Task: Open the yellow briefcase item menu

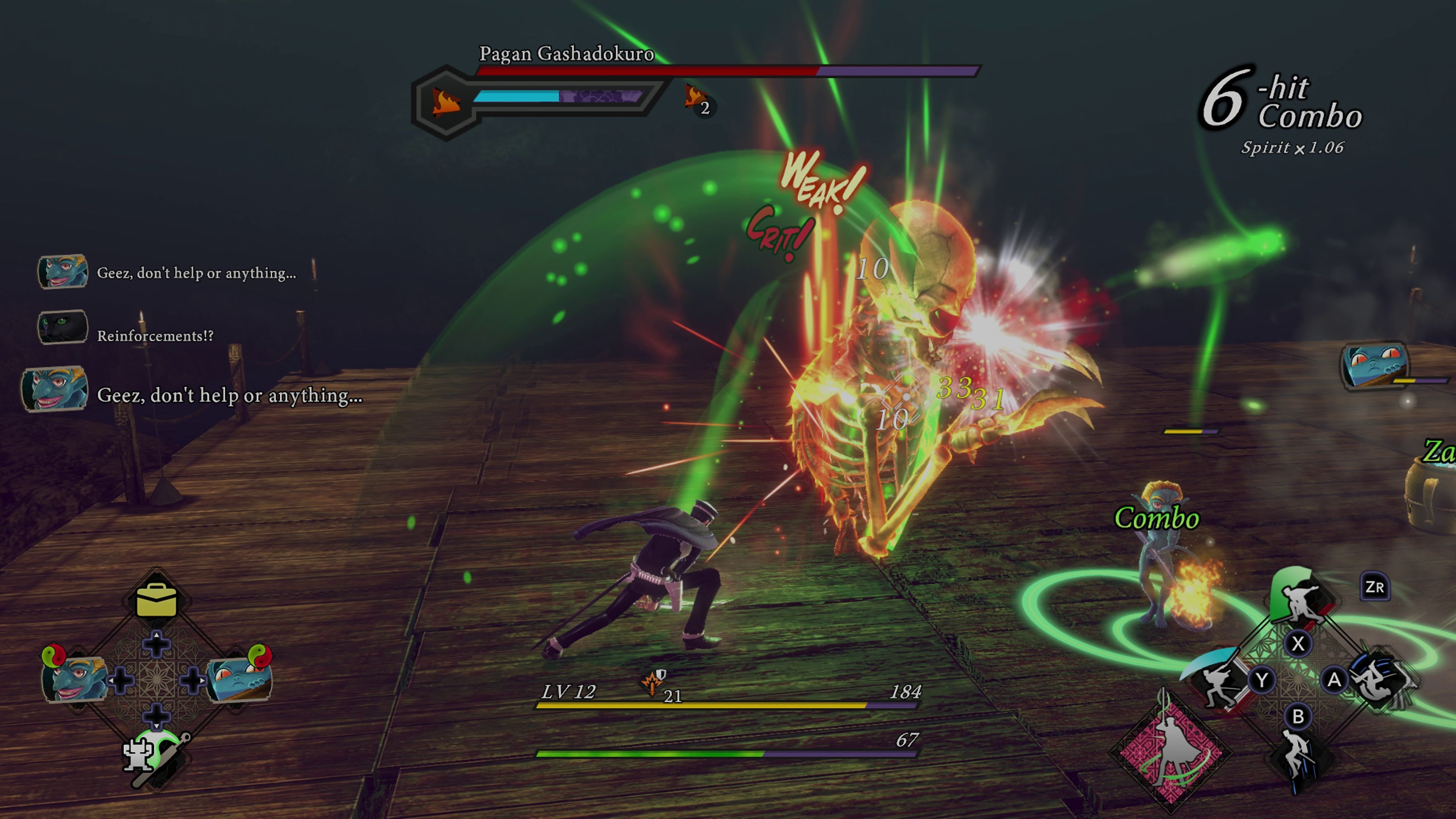Action: pyautogui.click(x=157, y=601)
